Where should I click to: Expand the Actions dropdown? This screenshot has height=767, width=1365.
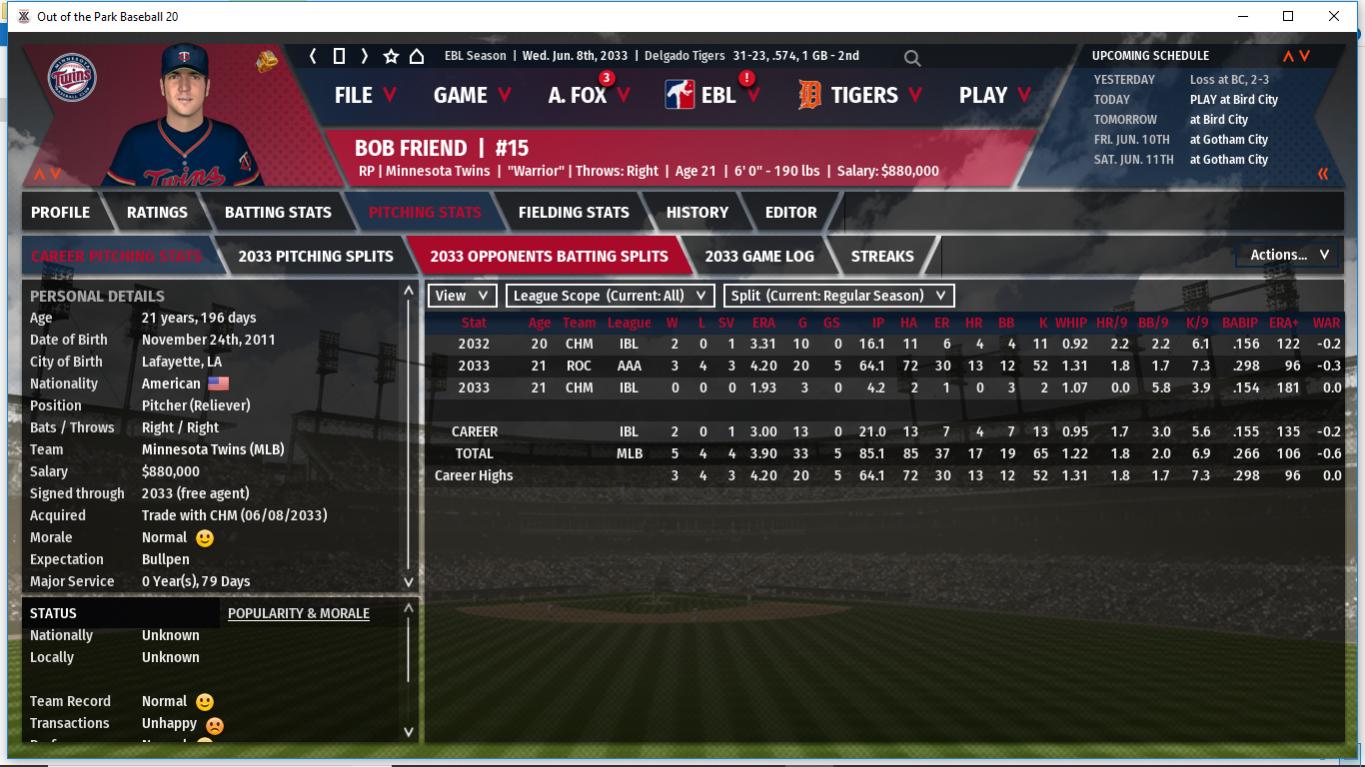click(1288, 255)
